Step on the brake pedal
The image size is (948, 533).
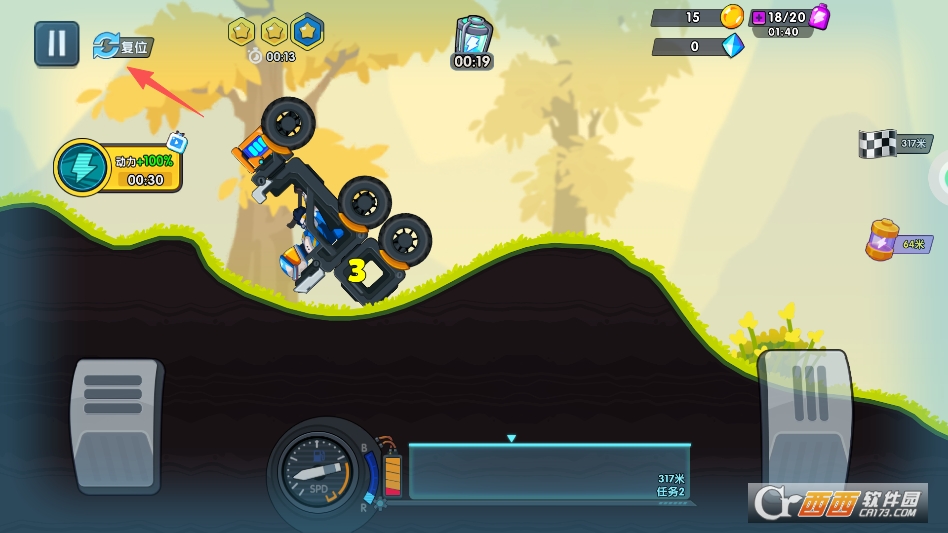(116, 424)
